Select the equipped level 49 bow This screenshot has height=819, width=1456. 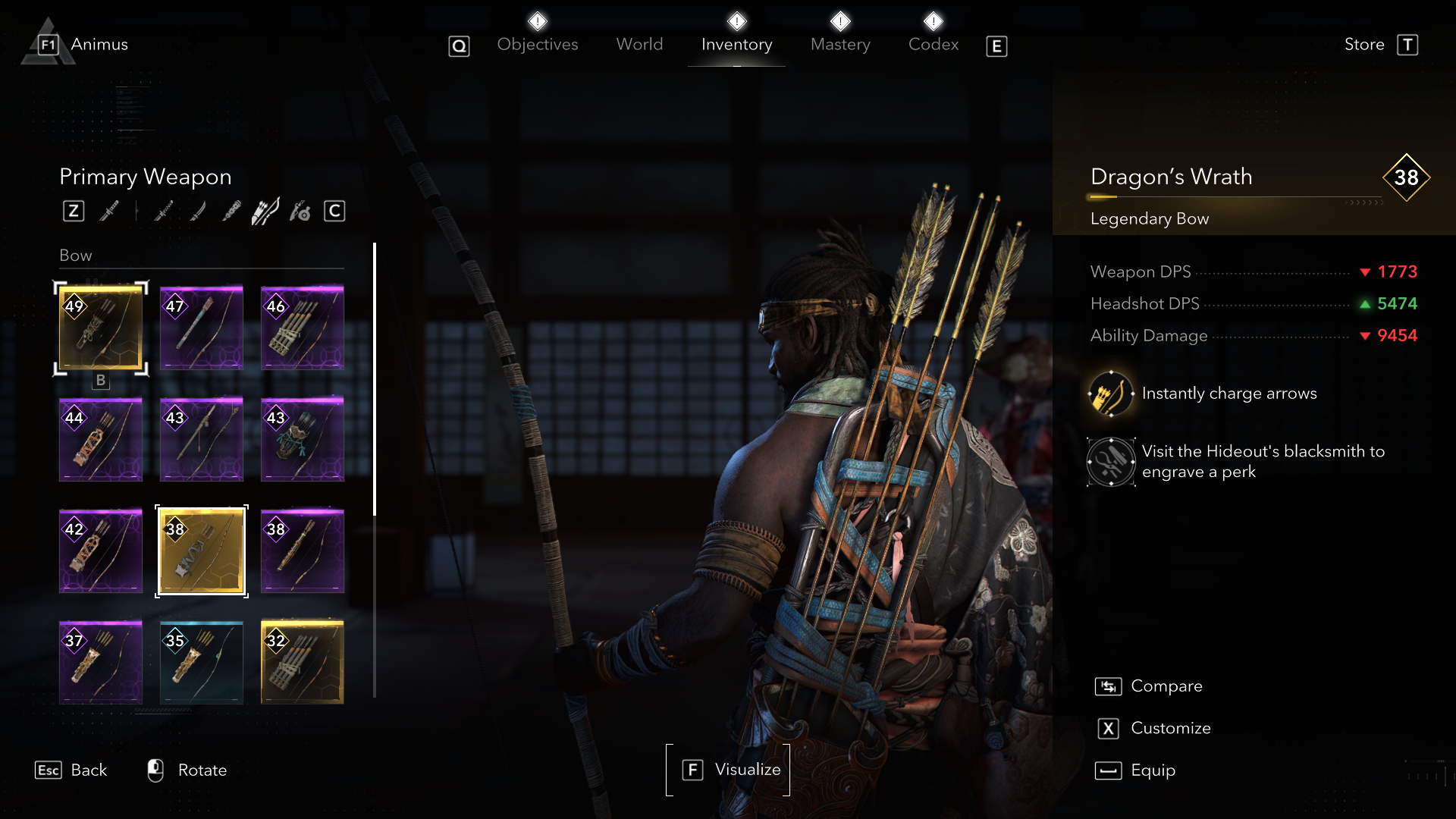101,328
